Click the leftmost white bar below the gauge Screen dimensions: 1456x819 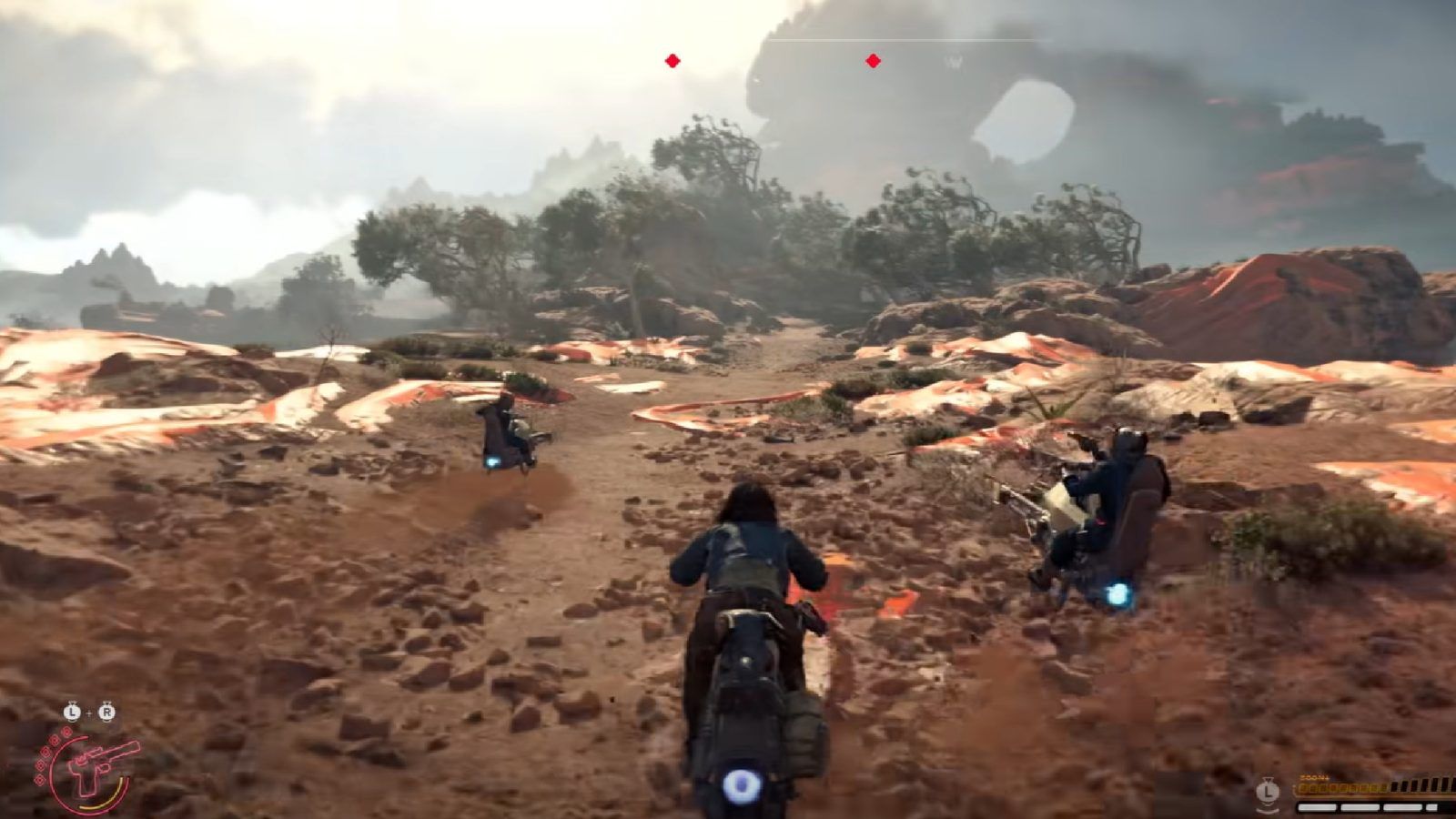[x=1317, y=807]
